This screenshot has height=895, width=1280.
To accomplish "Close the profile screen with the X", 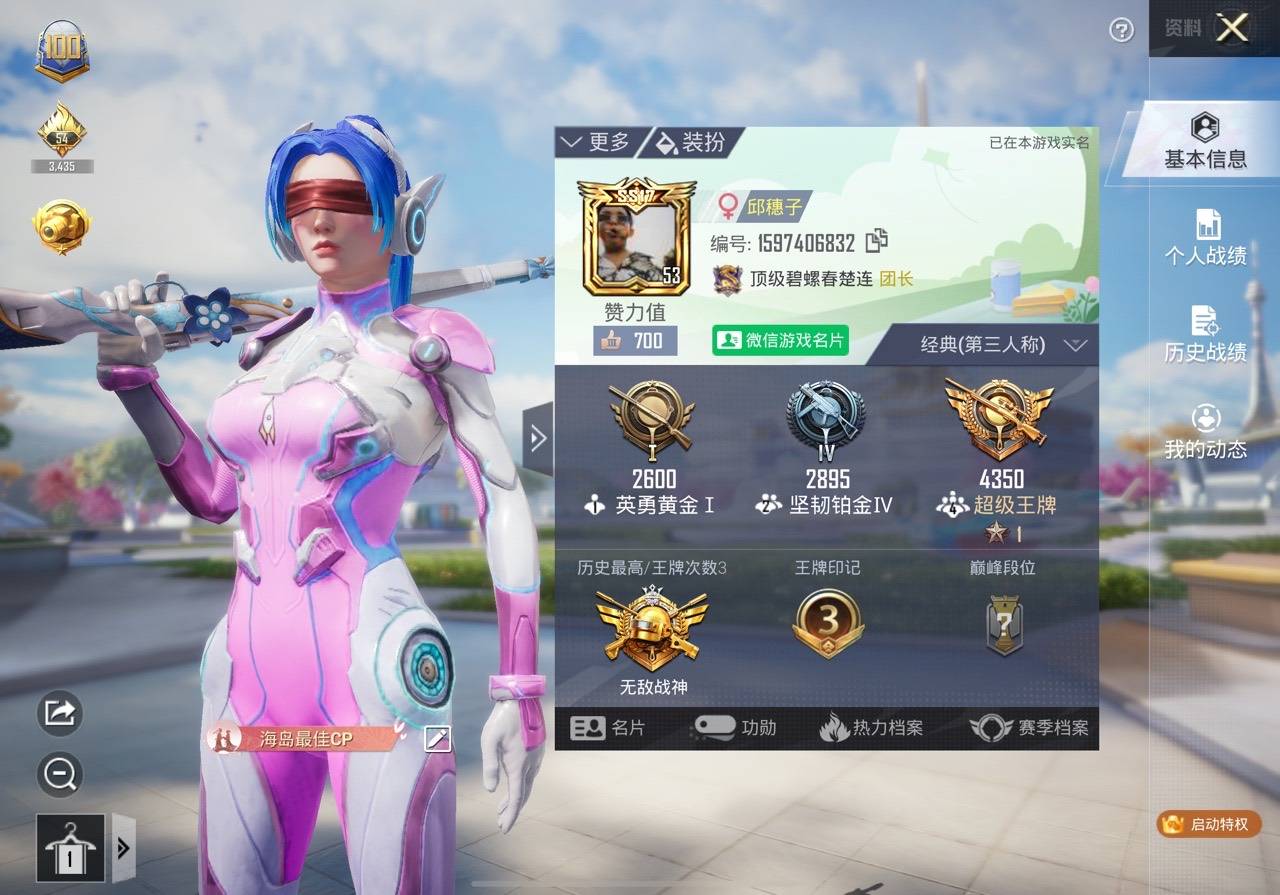I will point(1232,28).
